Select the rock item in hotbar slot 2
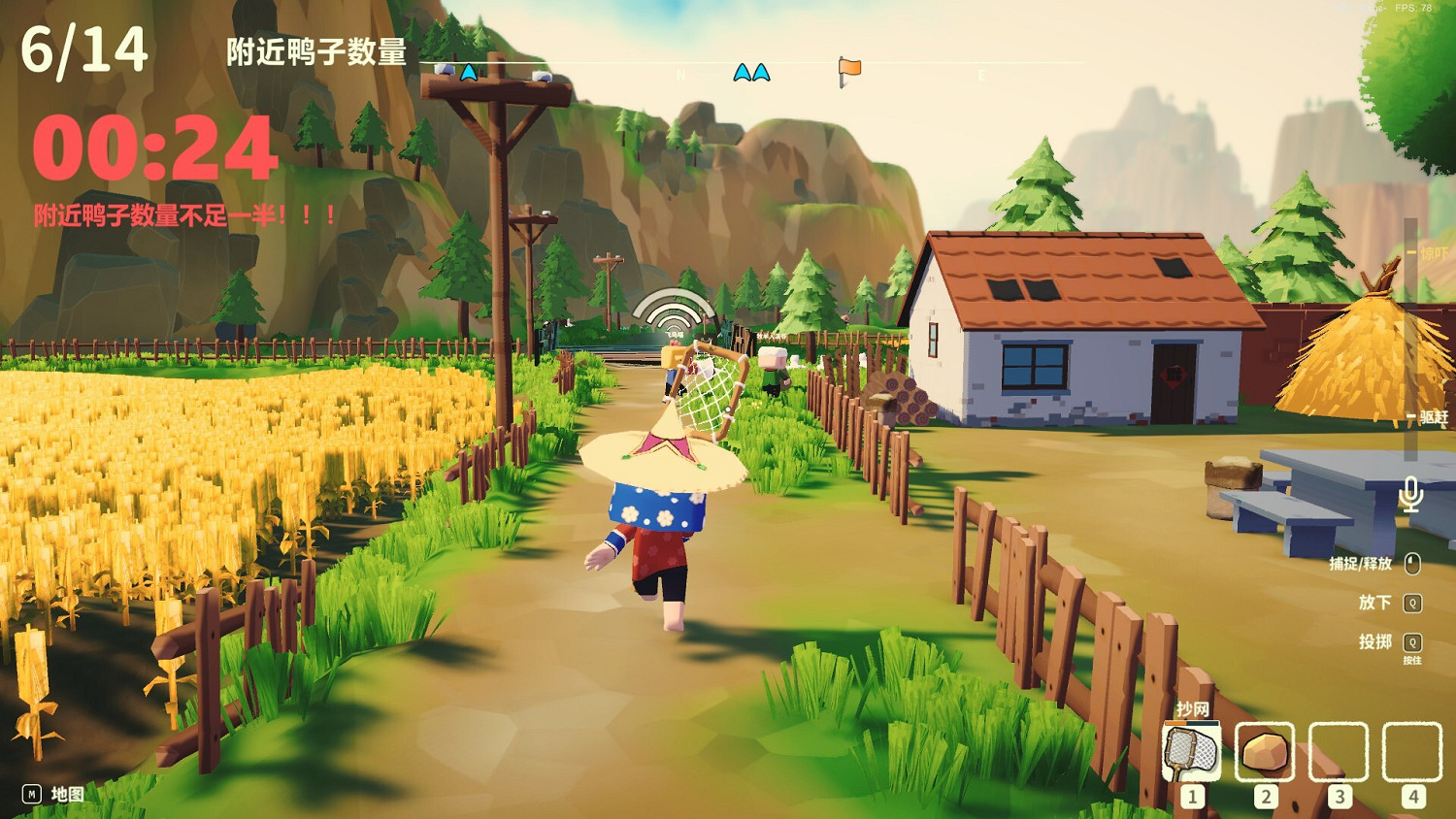This screenshot has height=819, width=1456. point(1264,752)
